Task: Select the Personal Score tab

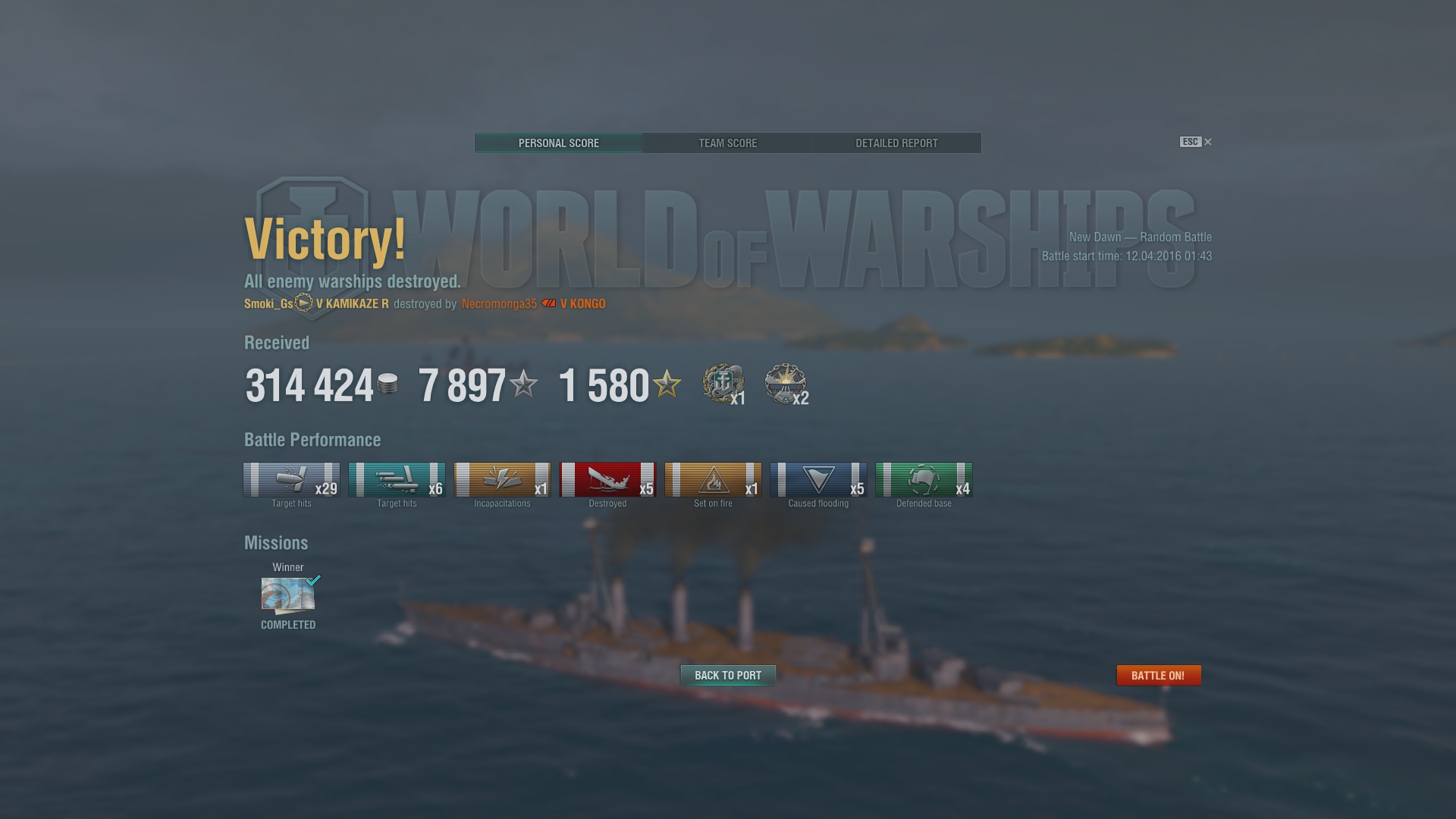Action: point(559,143)
